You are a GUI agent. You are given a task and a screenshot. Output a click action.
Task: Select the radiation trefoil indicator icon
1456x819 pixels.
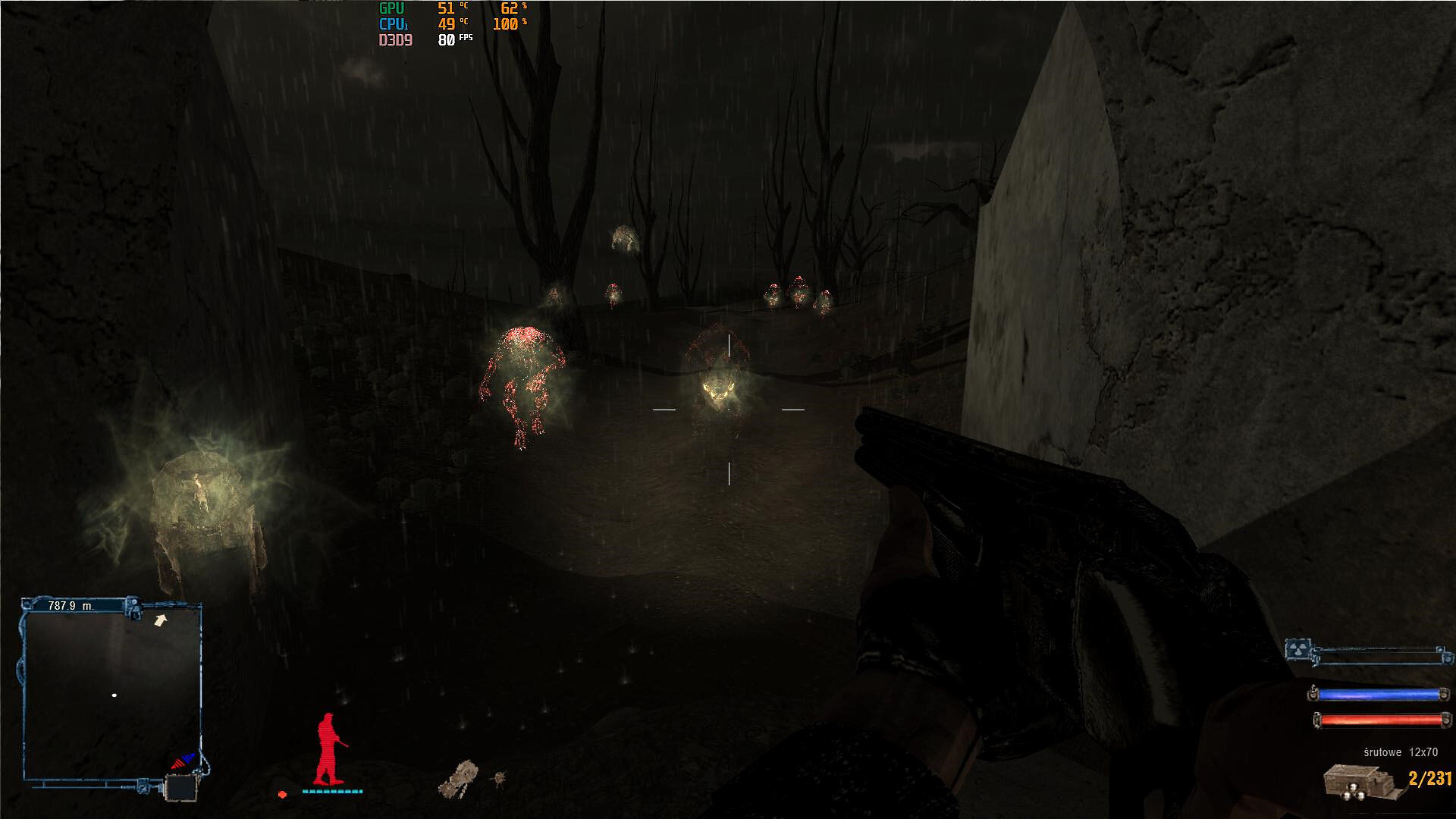point(1298,650)
